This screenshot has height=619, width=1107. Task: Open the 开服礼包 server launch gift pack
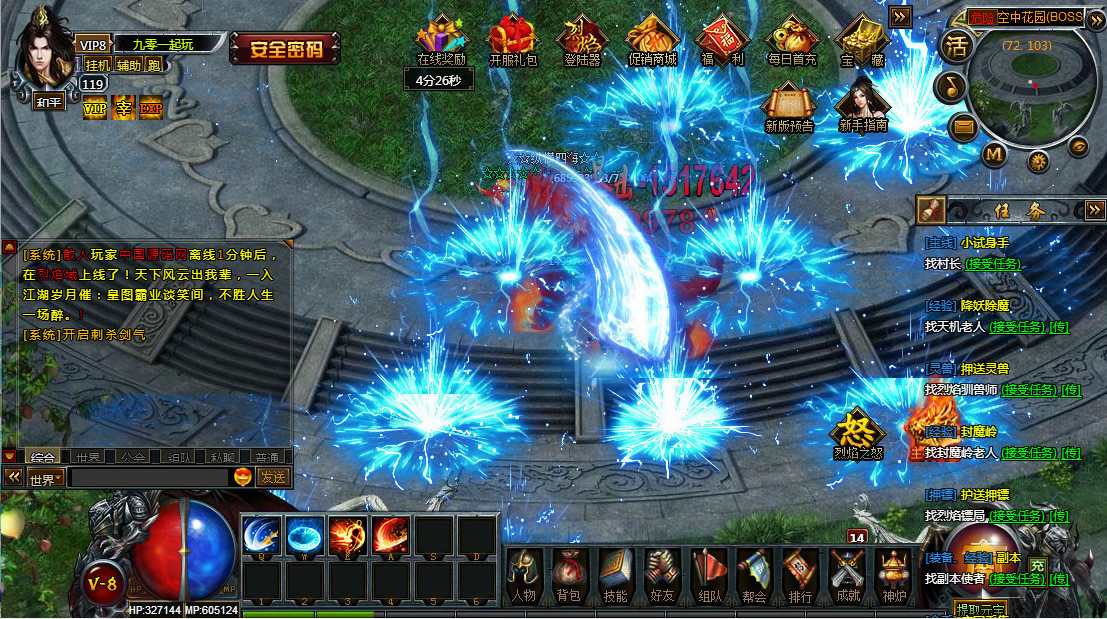[512, 39]
